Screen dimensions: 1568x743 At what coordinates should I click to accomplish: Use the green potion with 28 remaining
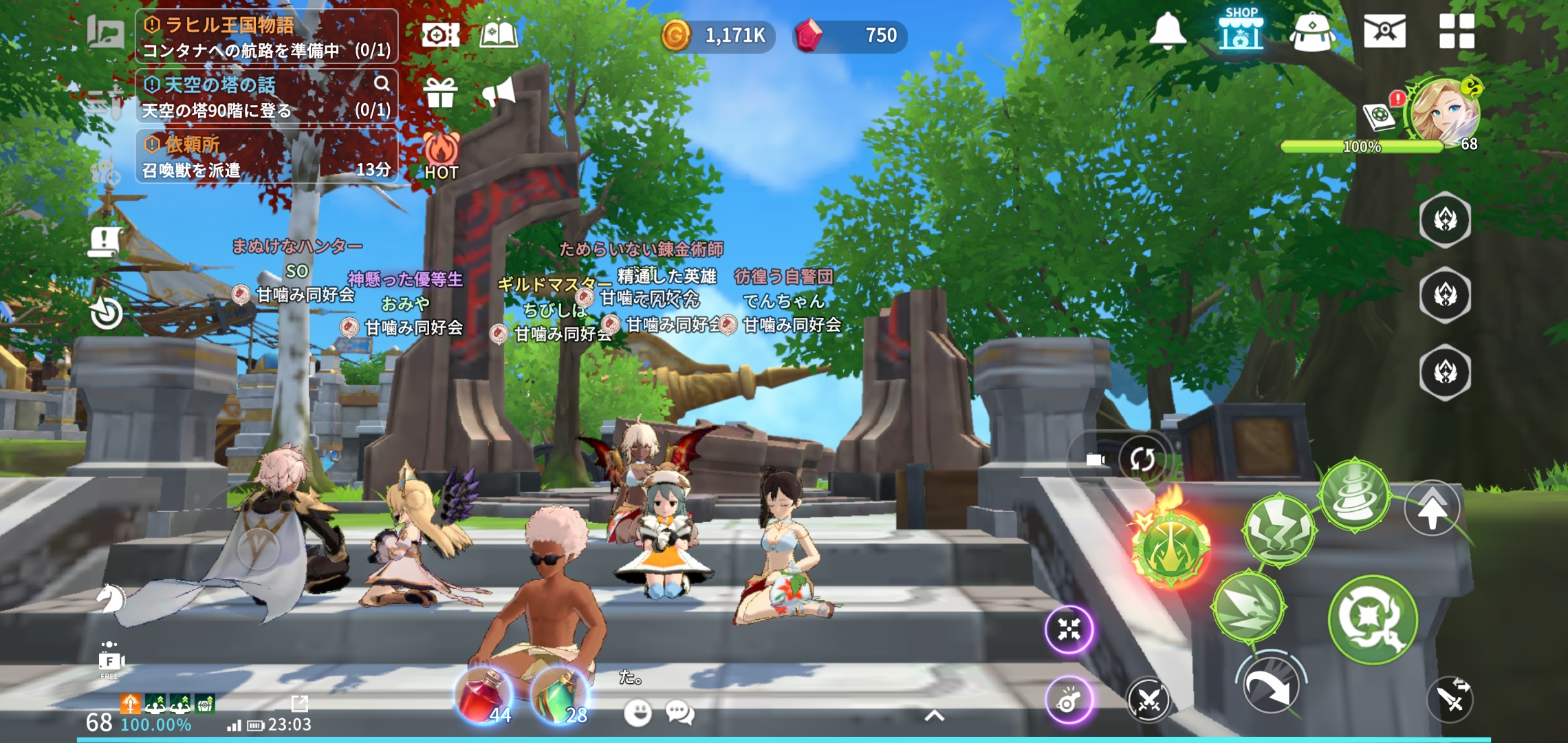click(x=560, y=696)
